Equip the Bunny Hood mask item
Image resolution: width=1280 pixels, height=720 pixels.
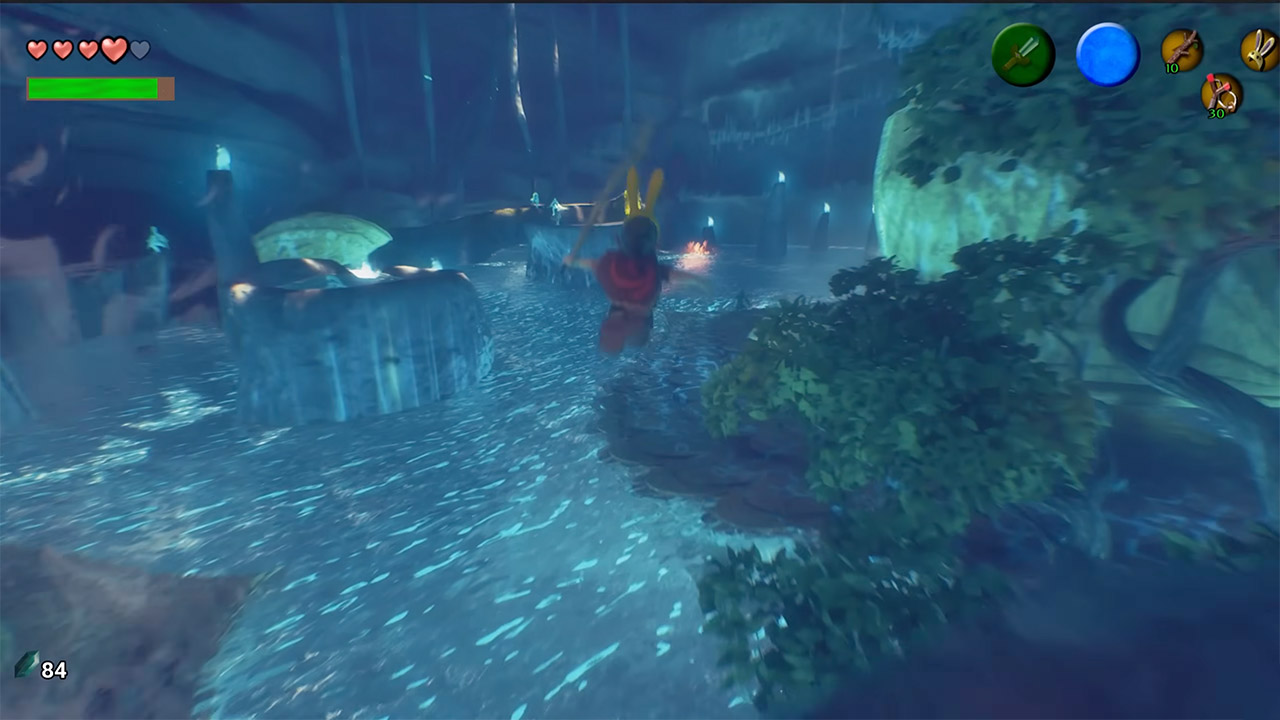tap(1258, 49)
